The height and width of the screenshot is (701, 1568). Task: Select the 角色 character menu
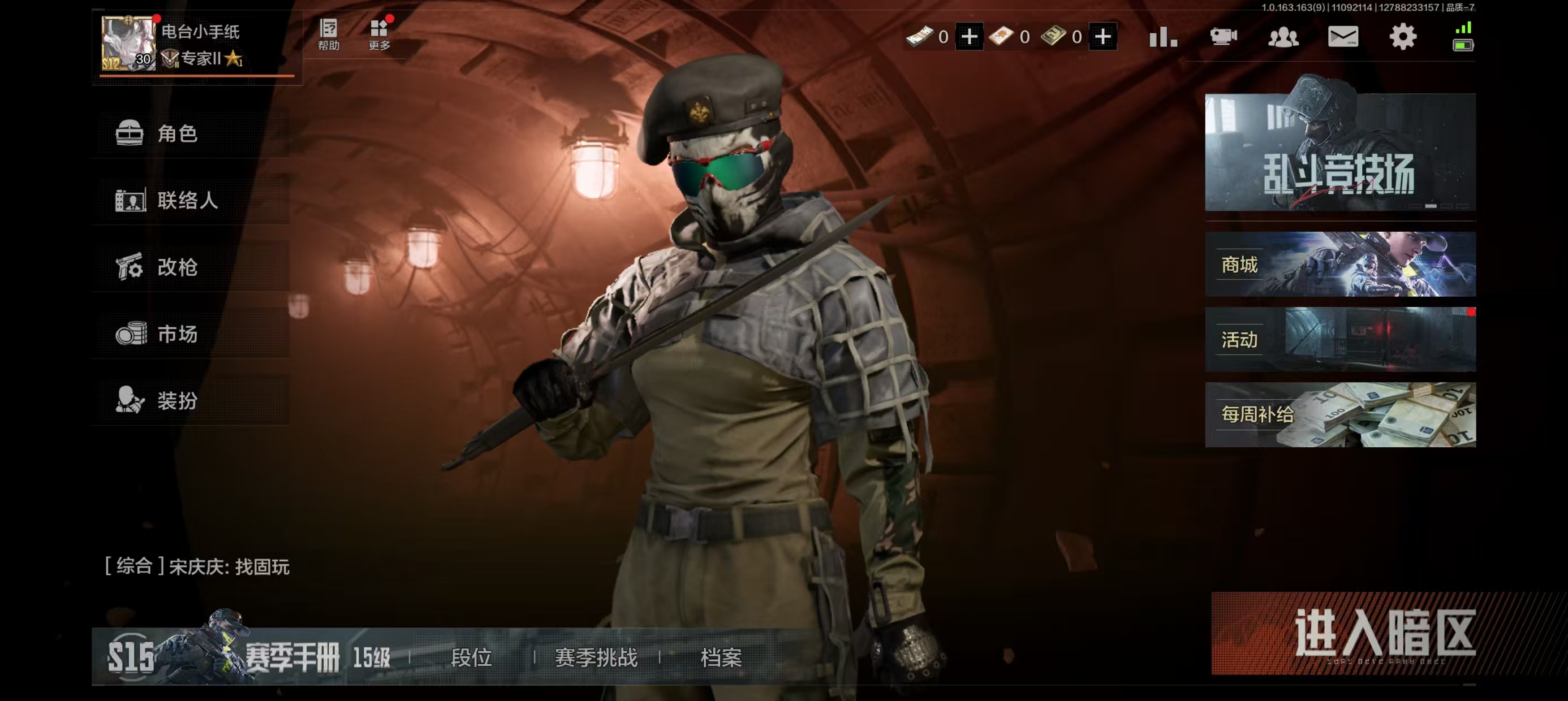click(176, 135)
